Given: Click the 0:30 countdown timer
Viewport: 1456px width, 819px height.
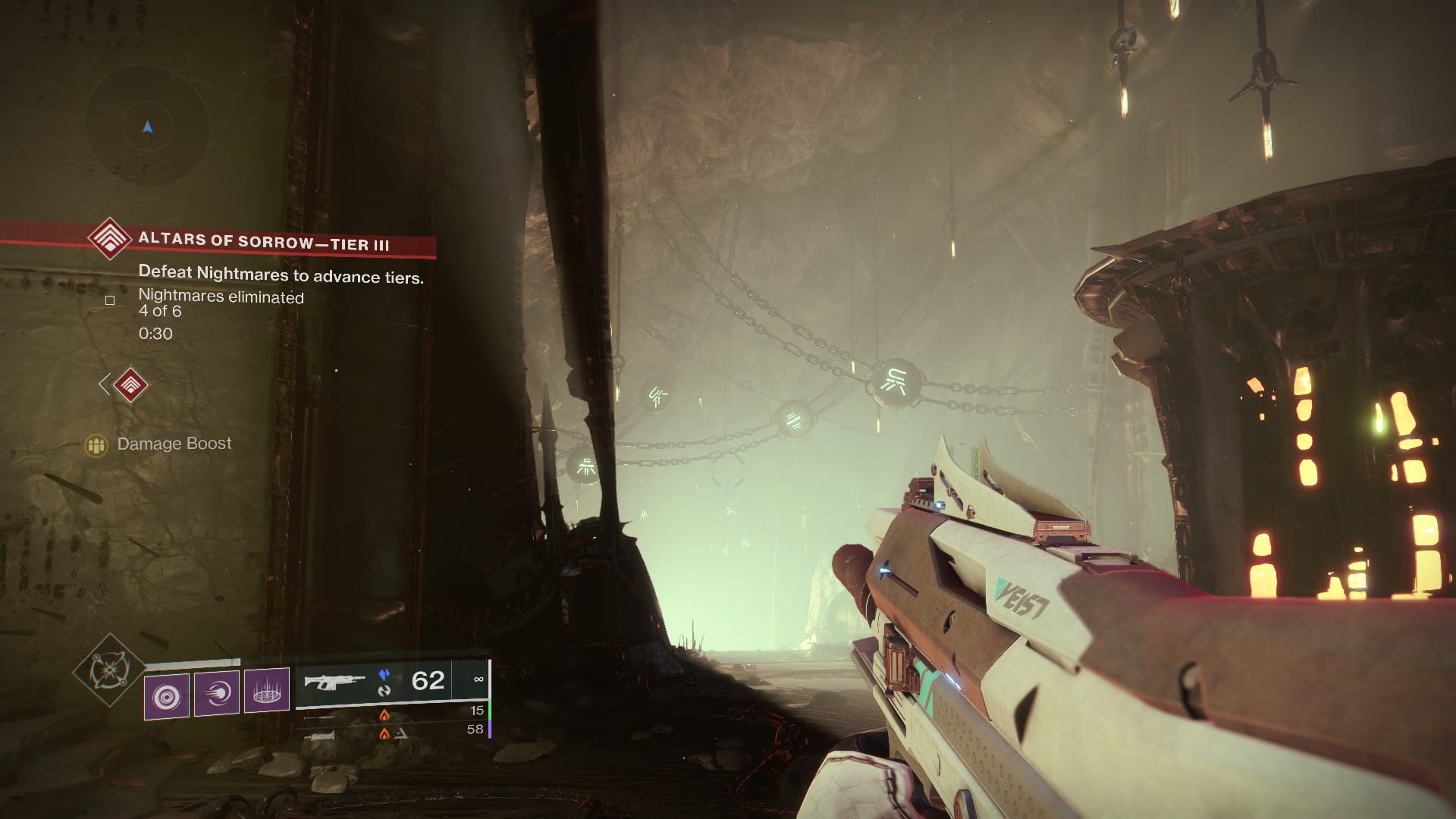Looking at the screenshot, I should pyautogui.click(x=156, y=334).
